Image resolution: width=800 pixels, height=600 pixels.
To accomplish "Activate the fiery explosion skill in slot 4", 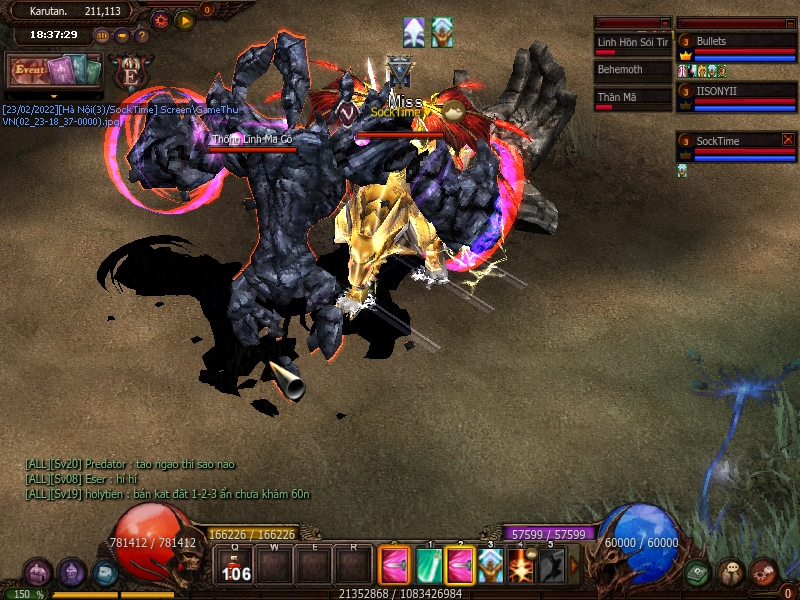I will pos(520,565).
